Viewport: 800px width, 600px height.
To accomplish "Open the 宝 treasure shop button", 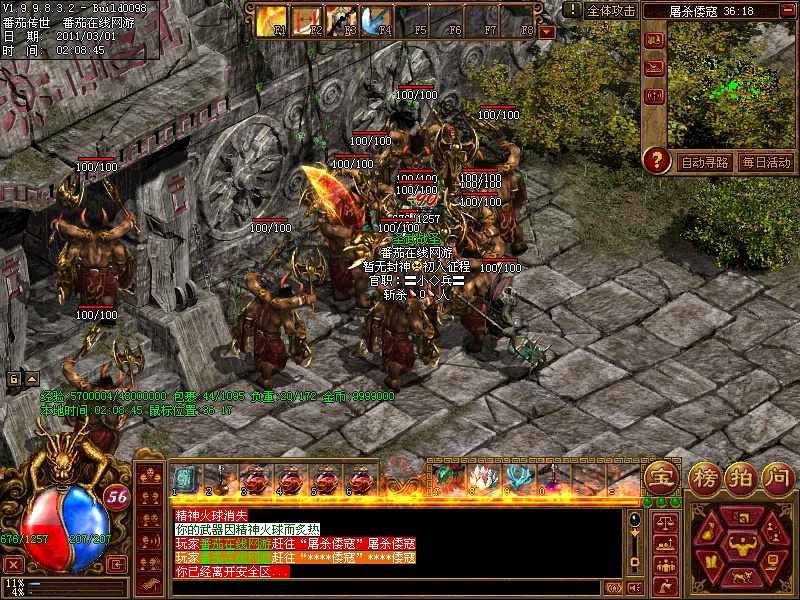I will (660, 476).
